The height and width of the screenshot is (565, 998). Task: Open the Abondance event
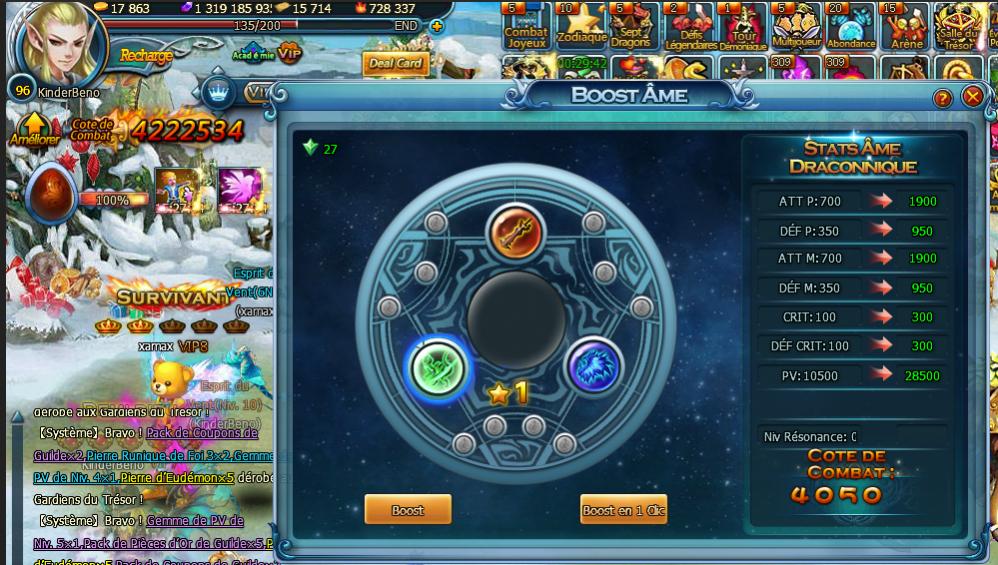click(x=851, y=27)
